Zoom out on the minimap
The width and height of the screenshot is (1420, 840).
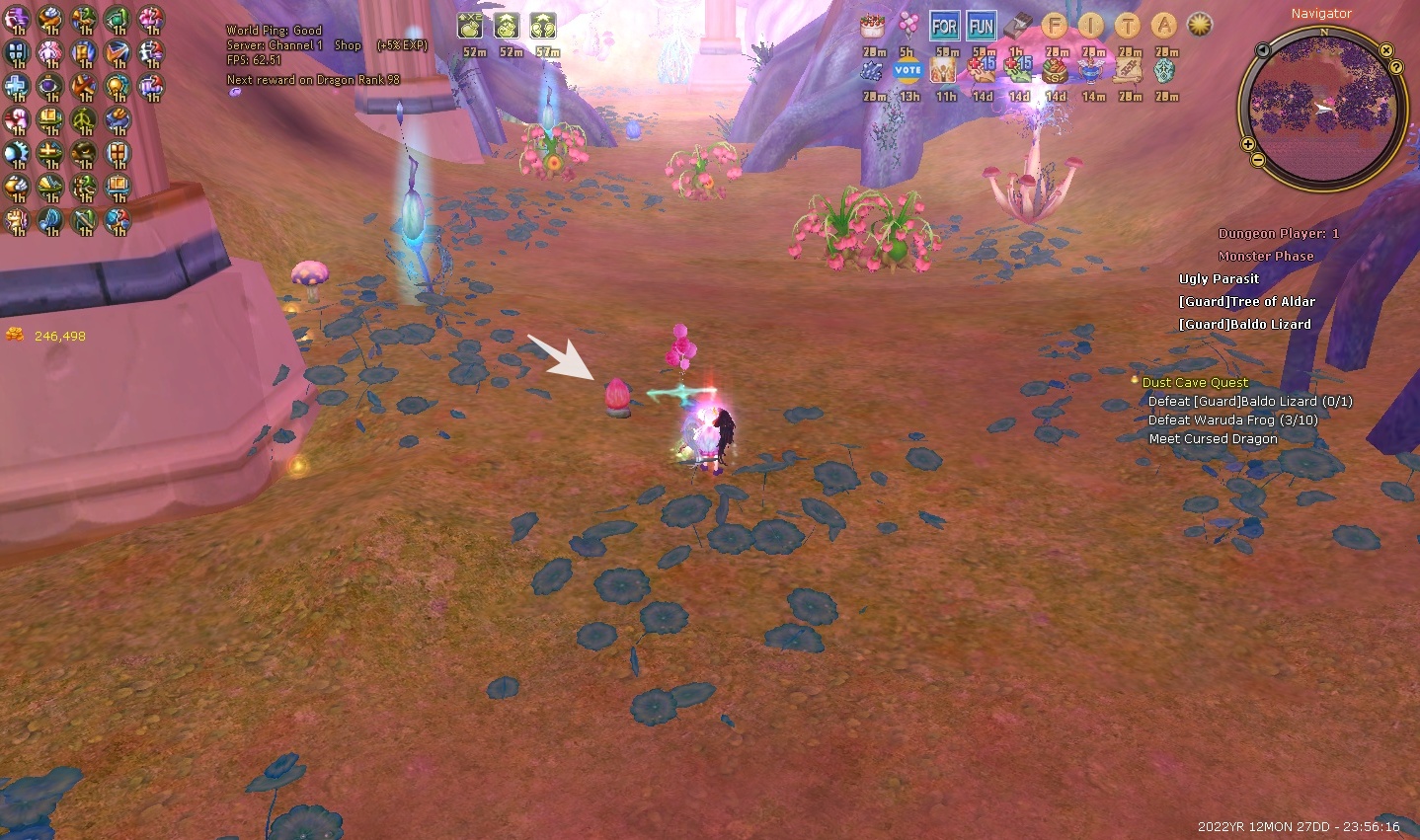pyautogui.click(x=1258, y=160)
